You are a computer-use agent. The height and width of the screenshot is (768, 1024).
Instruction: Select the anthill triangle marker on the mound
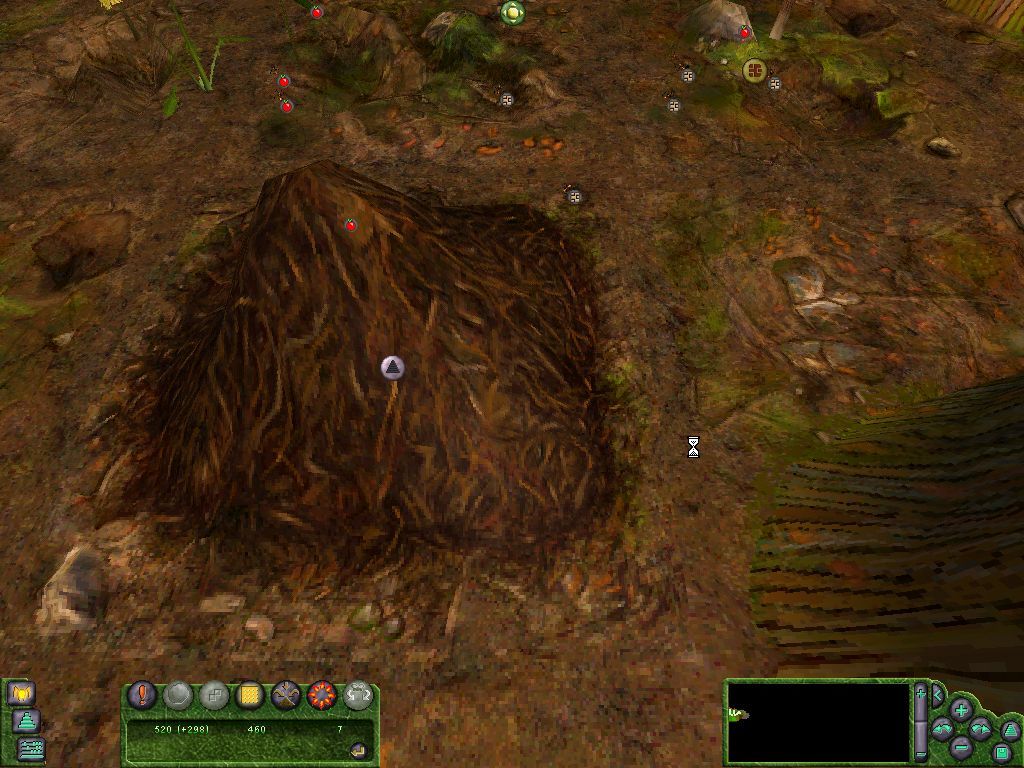[x=394, y=368]
